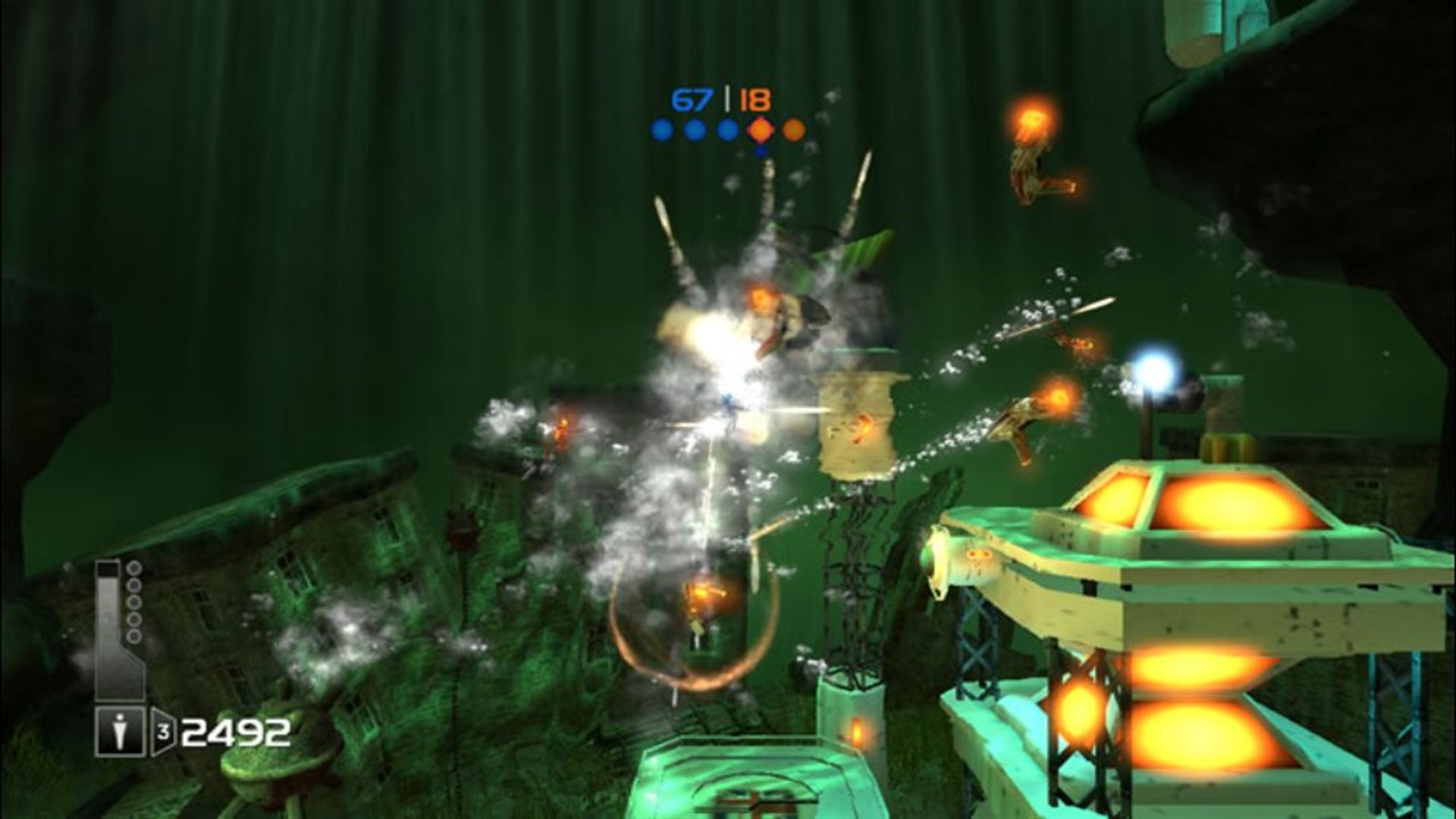The image size is (1456, 819).
Task: Click the first blue team dot under the score
Action: coord(663,130)
